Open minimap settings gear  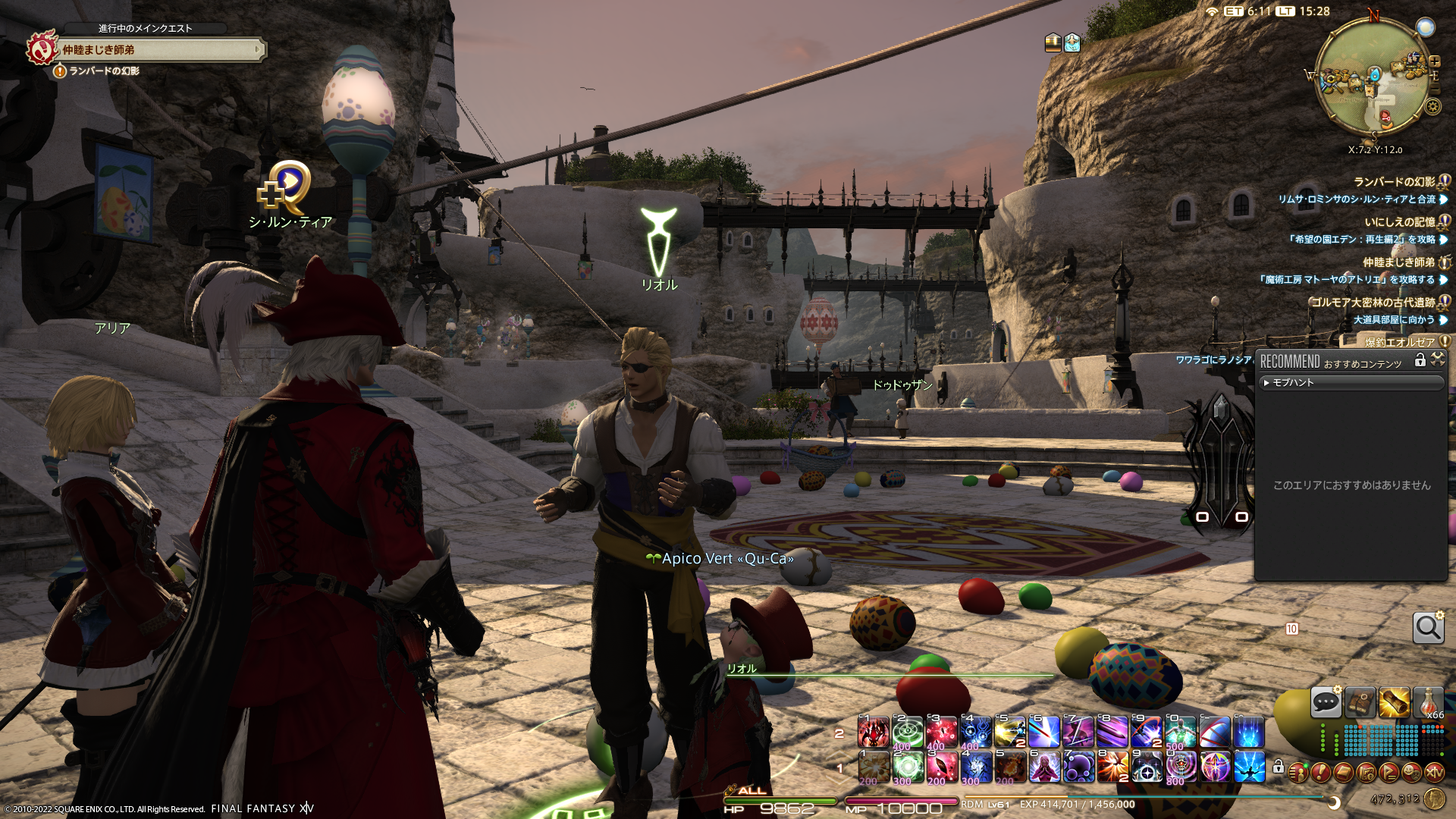click(x=1432, y=107)
